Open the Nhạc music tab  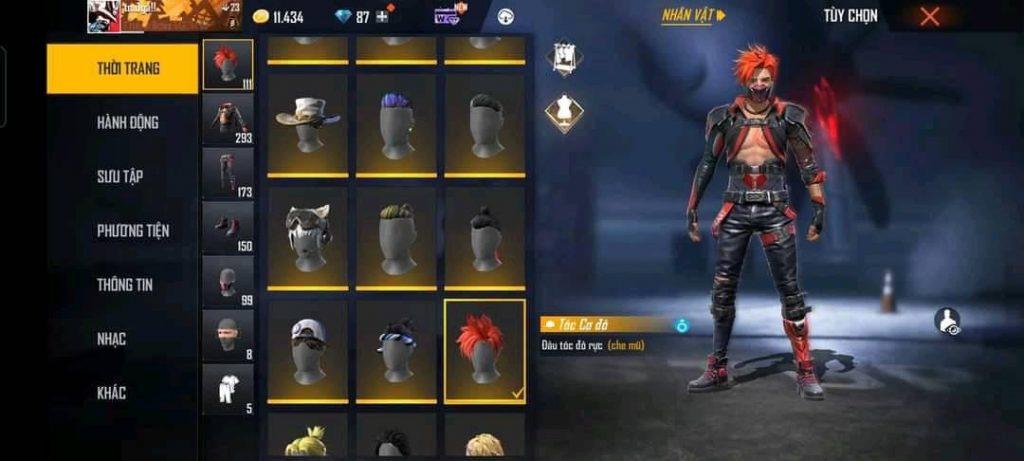point(112,338)
